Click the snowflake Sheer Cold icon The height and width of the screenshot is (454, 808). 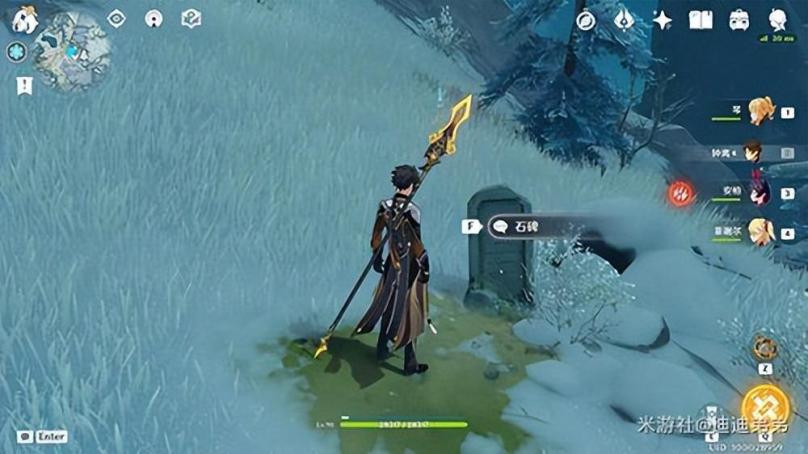[16, 52]
